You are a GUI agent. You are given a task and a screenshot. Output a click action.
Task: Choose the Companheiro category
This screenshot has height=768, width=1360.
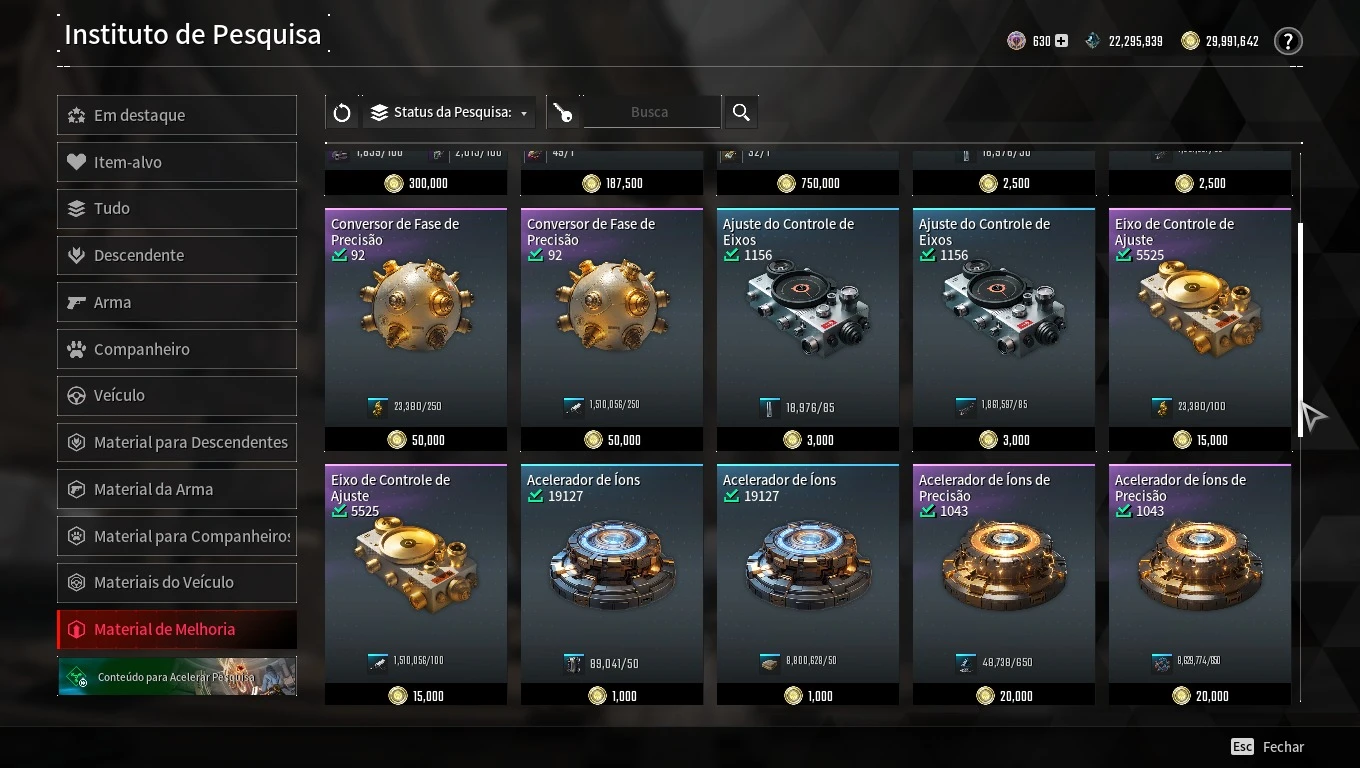[x=177, y=349]
